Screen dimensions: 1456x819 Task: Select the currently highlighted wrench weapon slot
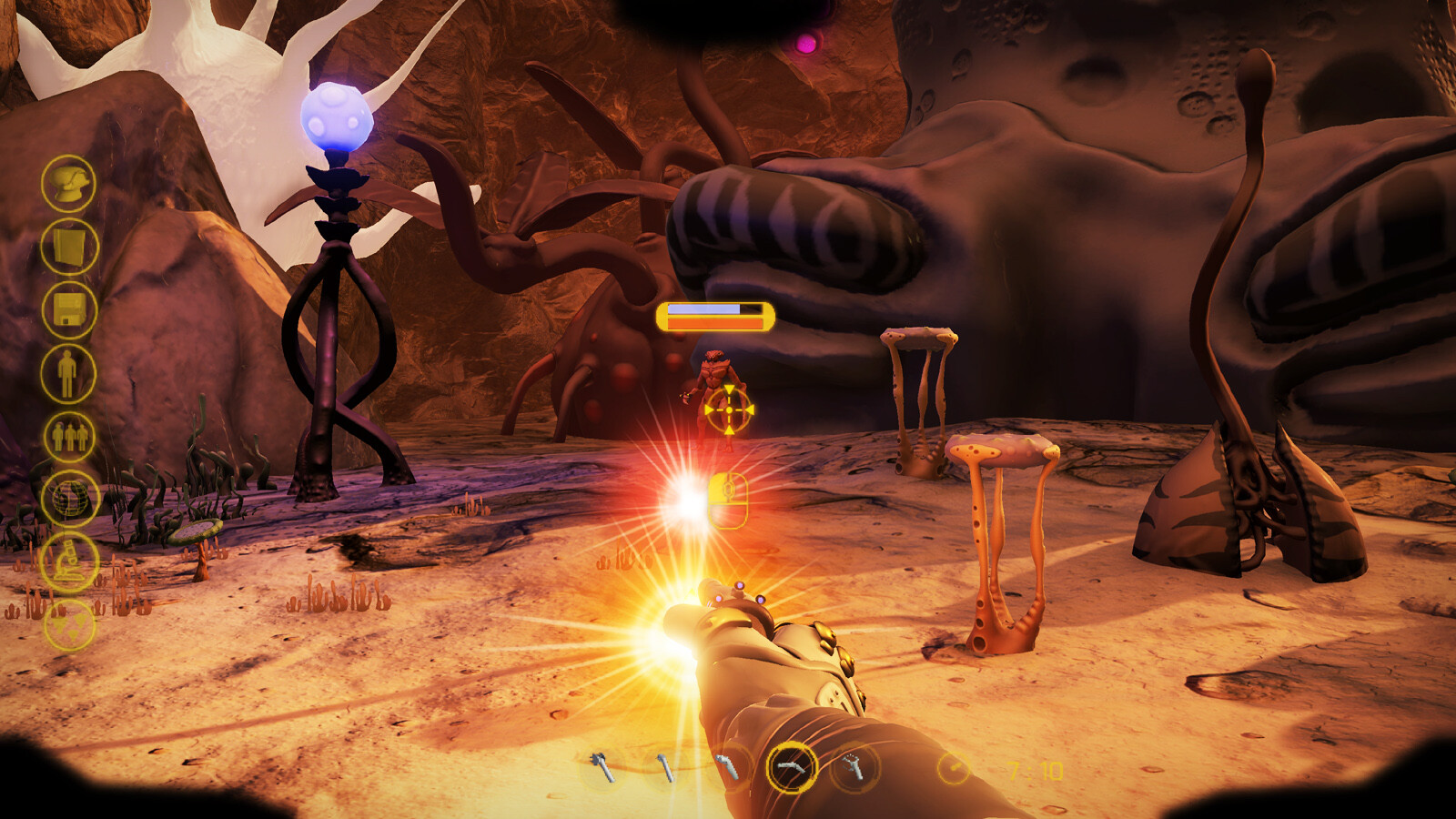791,769
